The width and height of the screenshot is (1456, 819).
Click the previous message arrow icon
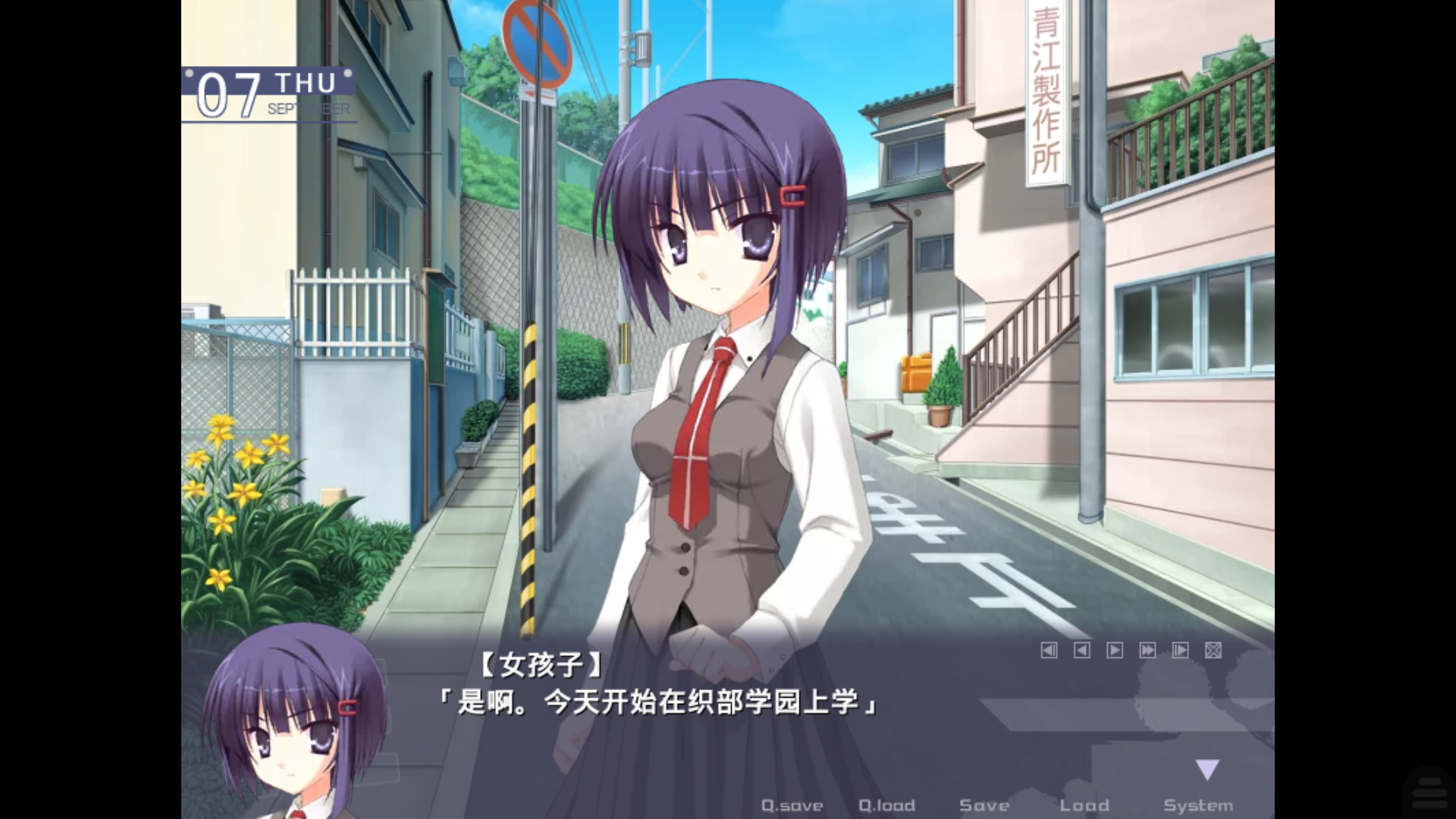point(1082,651)
